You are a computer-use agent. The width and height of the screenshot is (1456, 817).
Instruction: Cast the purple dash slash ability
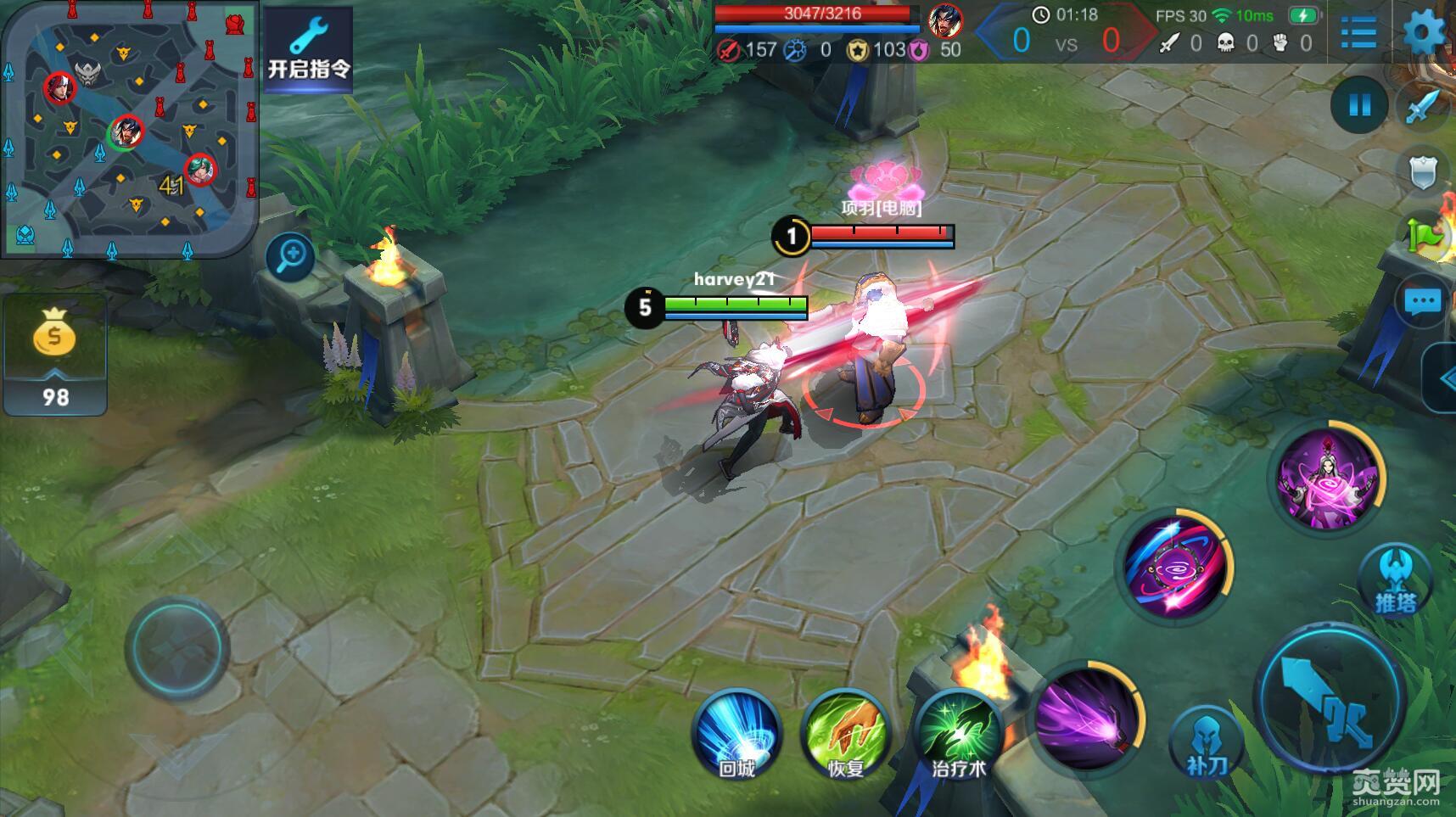1088,718
